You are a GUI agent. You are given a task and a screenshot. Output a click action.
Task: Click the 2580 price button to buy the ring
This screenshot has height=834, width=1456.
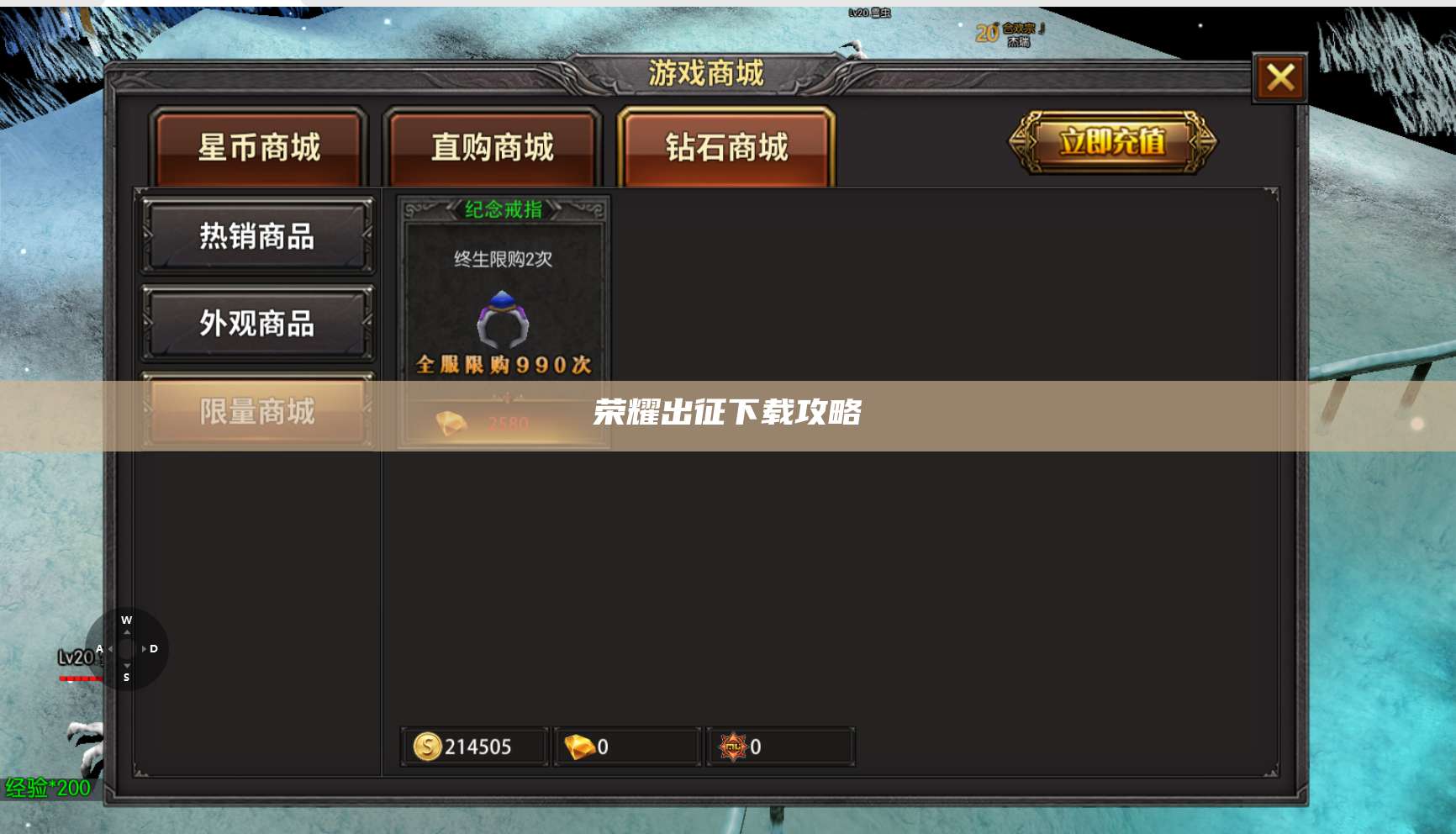(503, 420)
